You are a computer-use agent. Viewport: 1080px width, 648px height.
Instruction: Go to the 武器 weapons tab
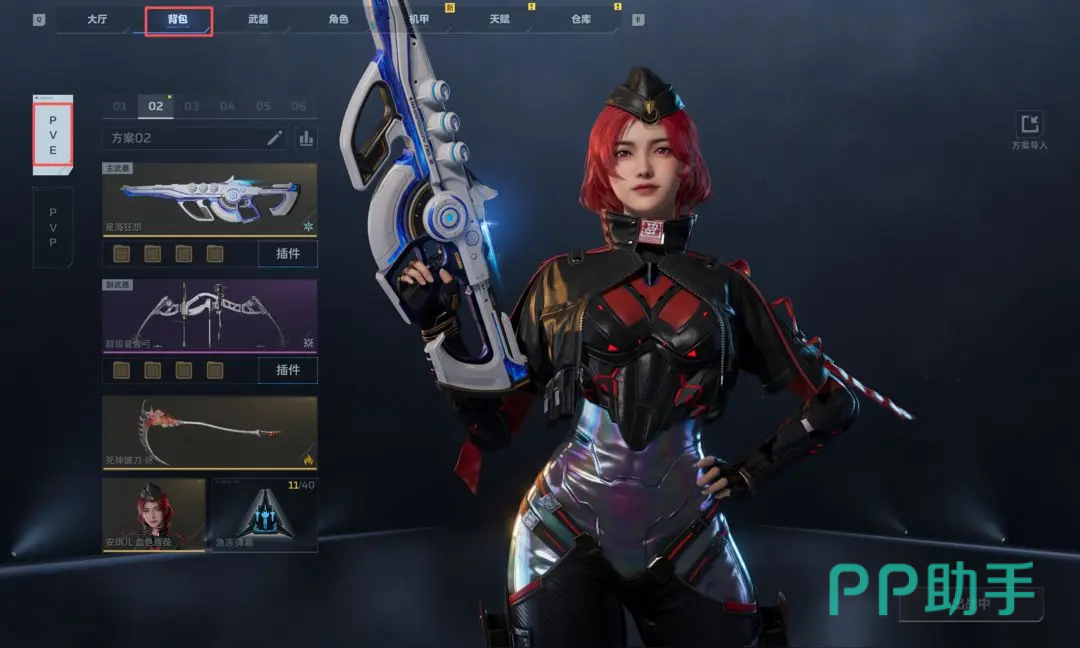click(258, 20)
